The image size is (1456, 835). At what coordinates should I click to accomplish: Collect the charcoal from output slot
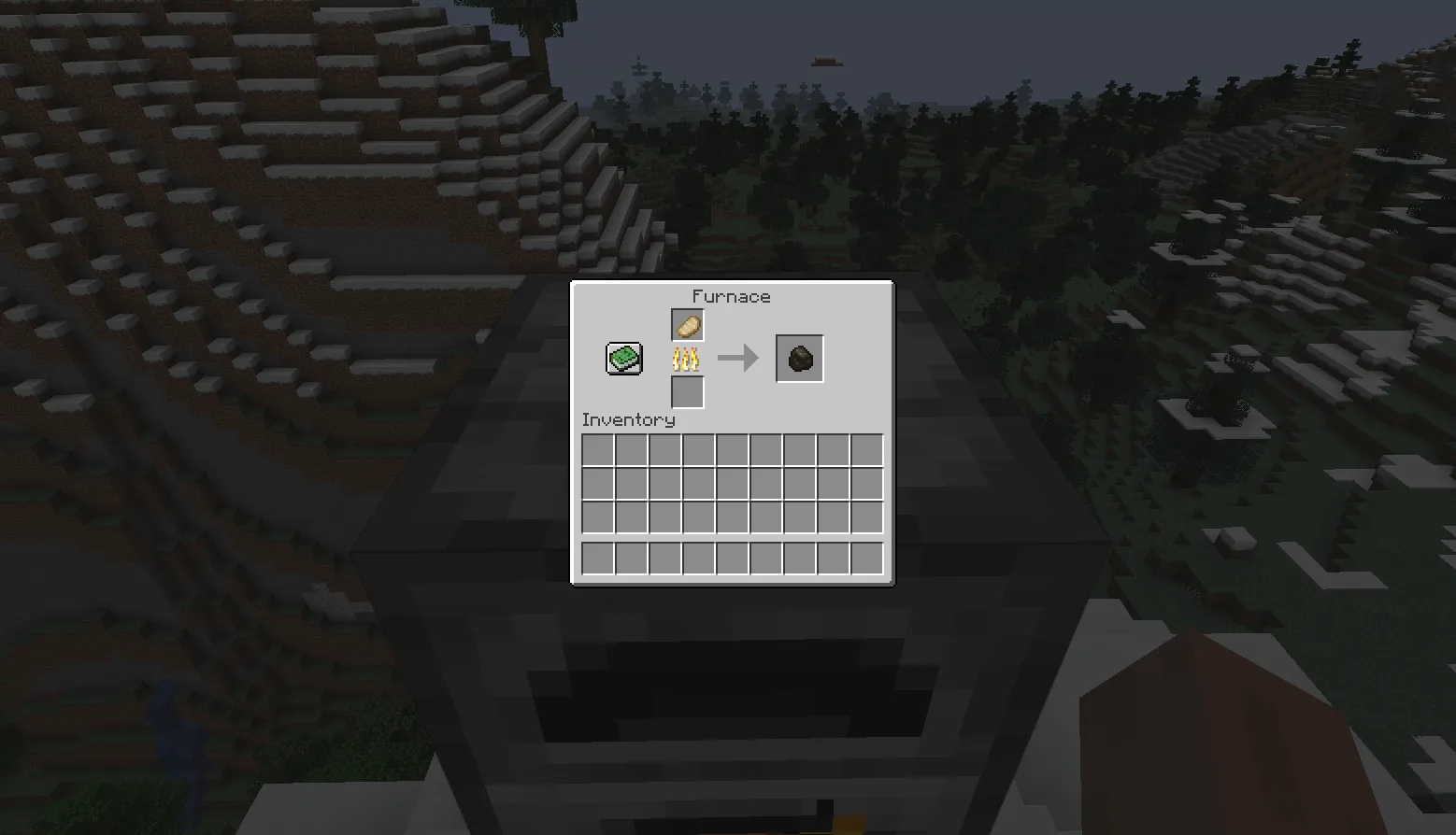pos(799,357)
